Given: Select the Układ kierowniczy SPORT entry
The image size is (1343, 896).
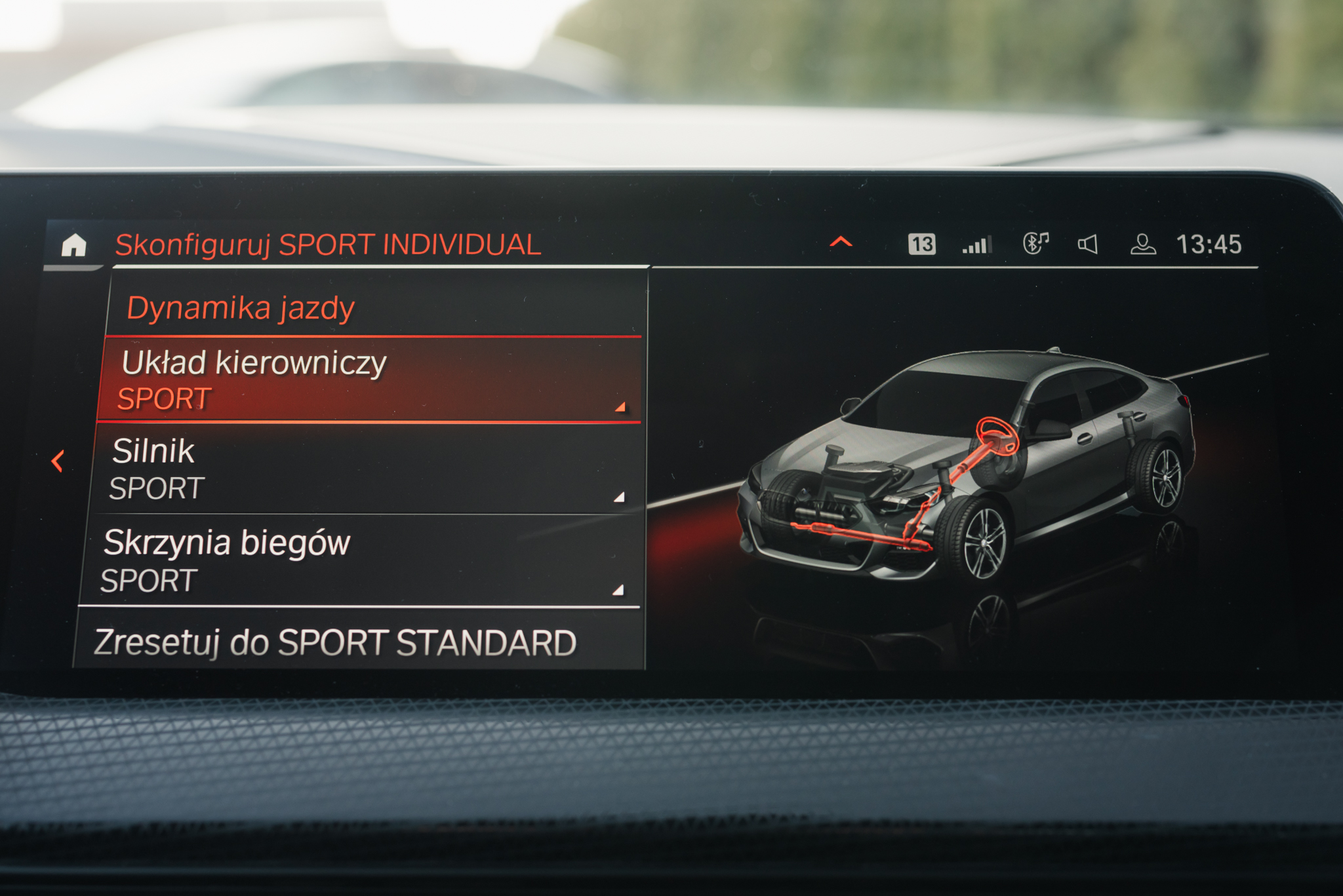Looking at the screenshot, I should (x=369, y=380).
